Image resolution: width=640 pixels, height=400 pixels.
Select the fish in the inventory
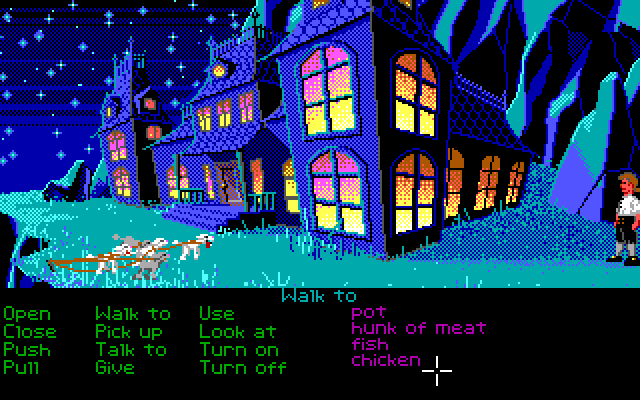click(x=369, y=344)
